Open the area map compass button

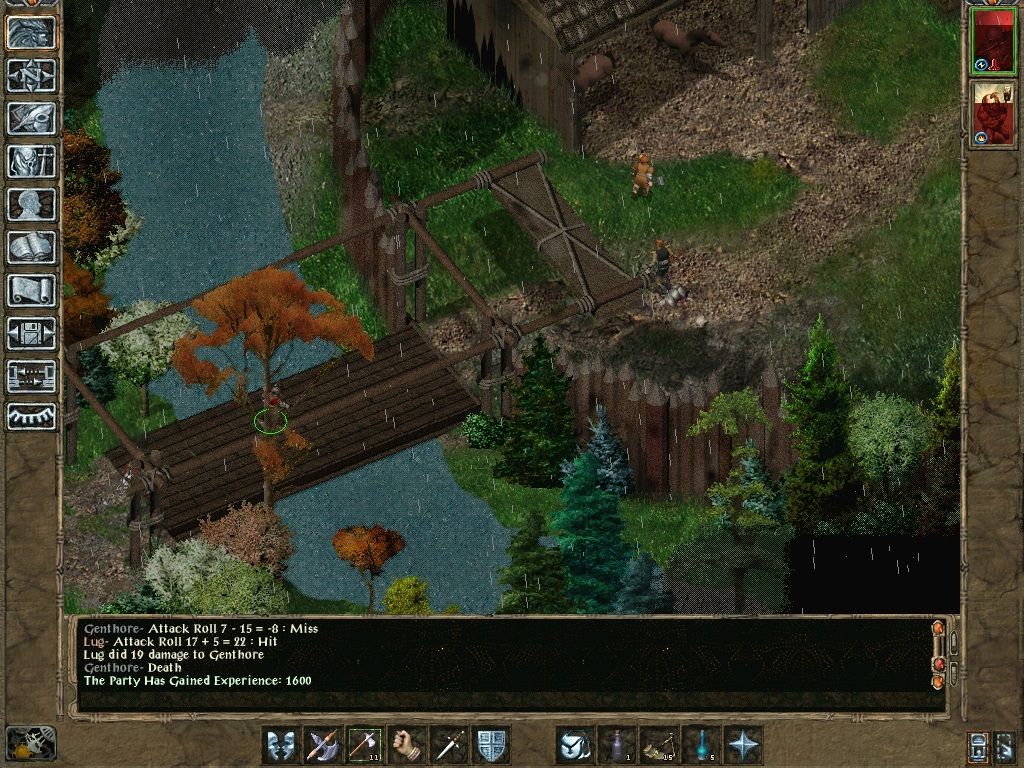pyautogui.click(x=31, y=75)
